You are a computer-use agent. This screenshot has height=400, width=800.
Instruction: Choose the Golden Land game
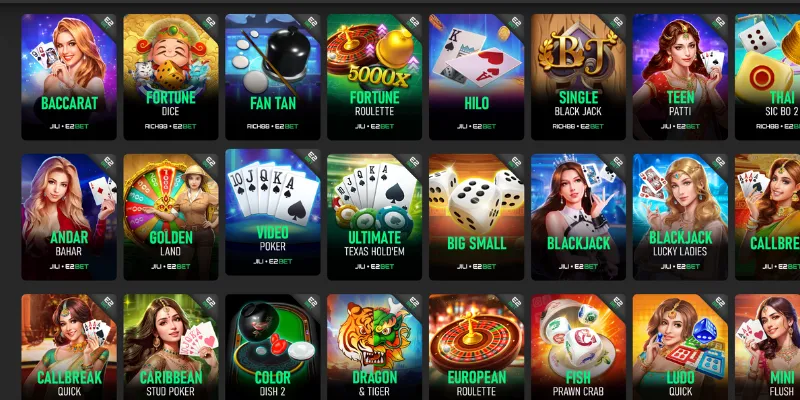pyautogui.click(x=170, y=213)
